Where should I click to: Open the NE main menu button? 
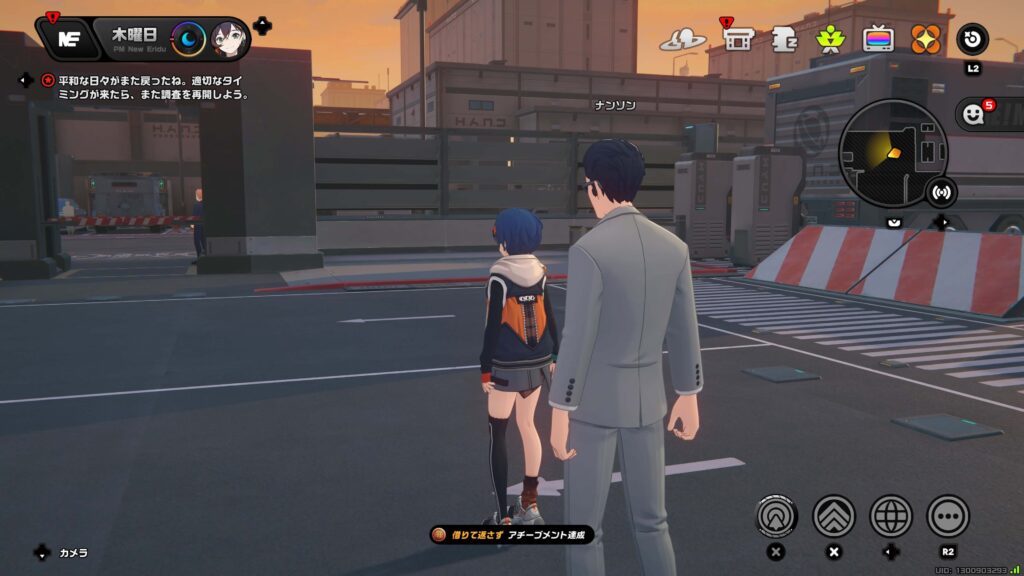coord(69,39)
